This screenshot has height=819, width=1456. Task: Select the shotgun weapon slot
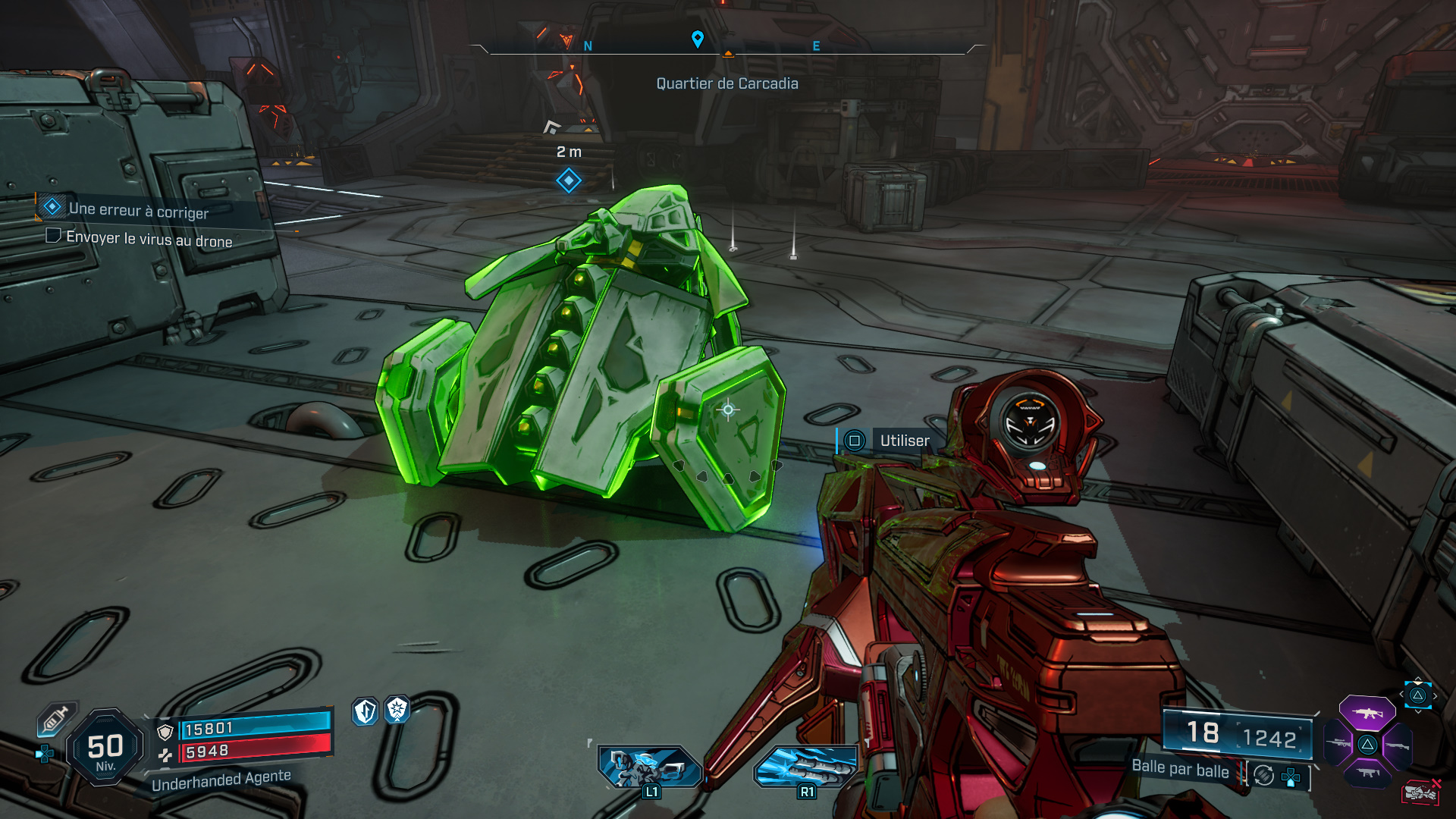(1398, 746)
